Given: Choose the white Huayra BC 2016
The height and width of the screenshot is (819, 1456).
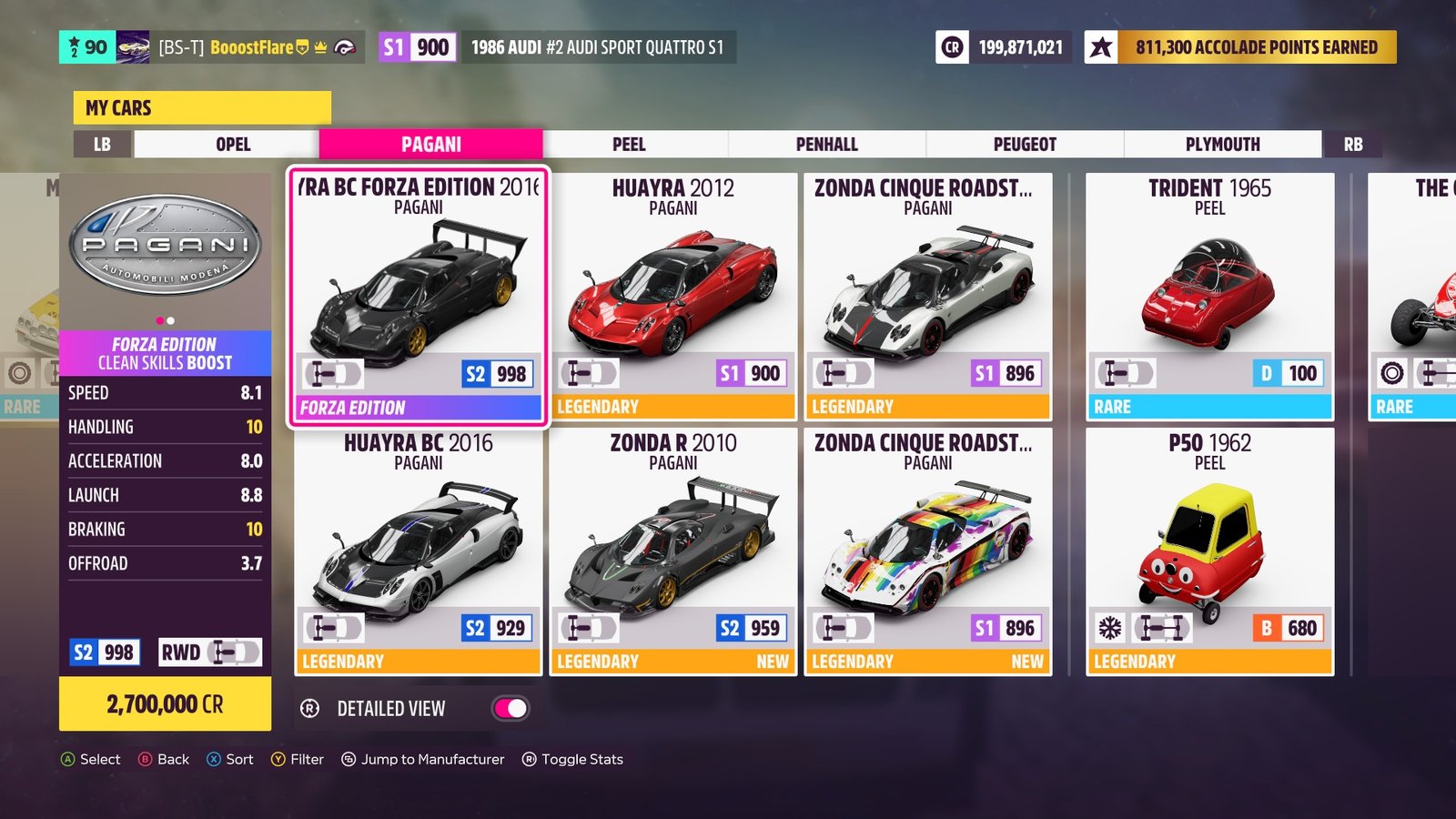Looking at the screenshot, I should 419,551.
